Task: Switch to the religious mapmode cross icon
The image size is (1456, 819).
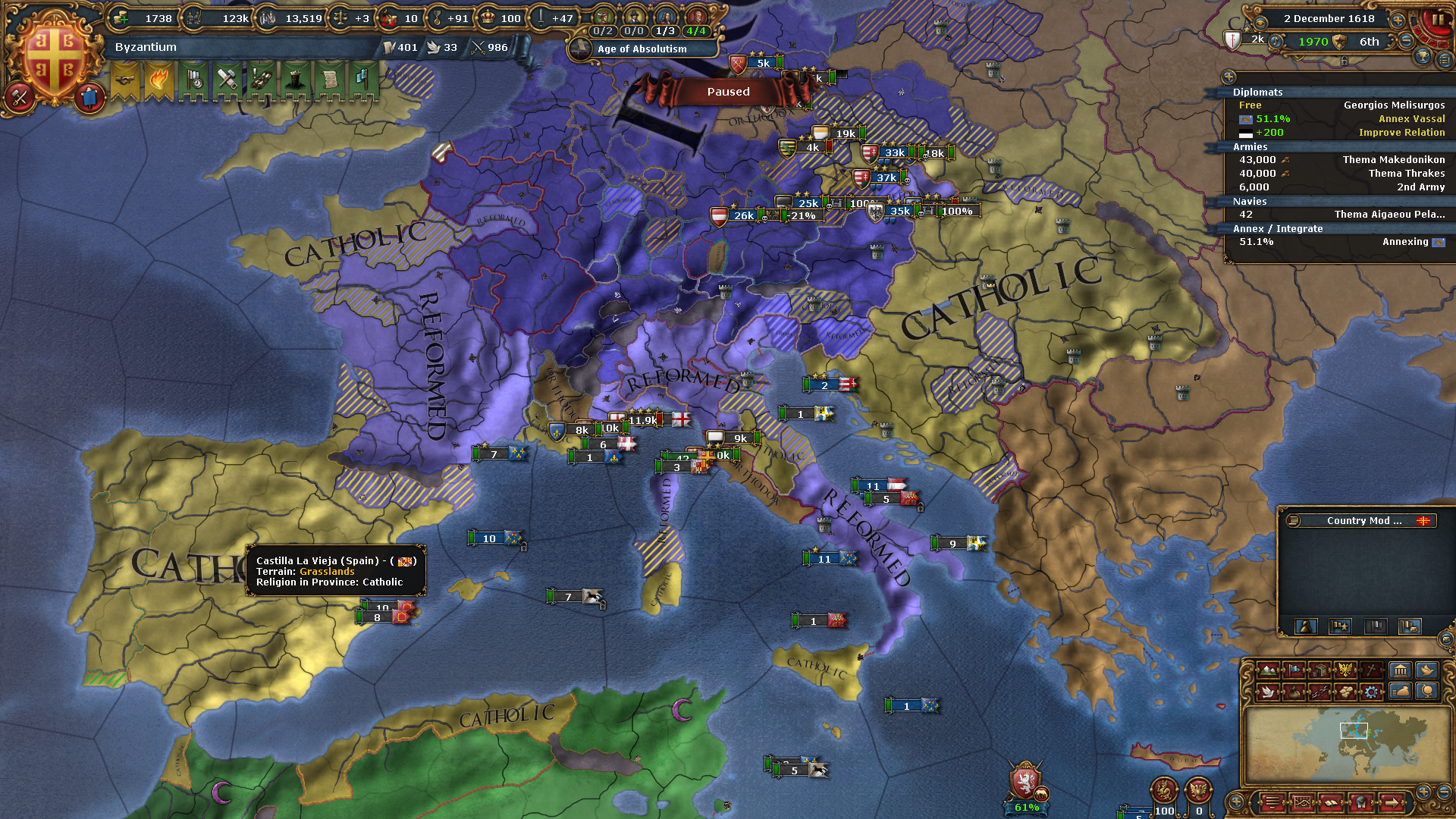Action: point(1372,670)
